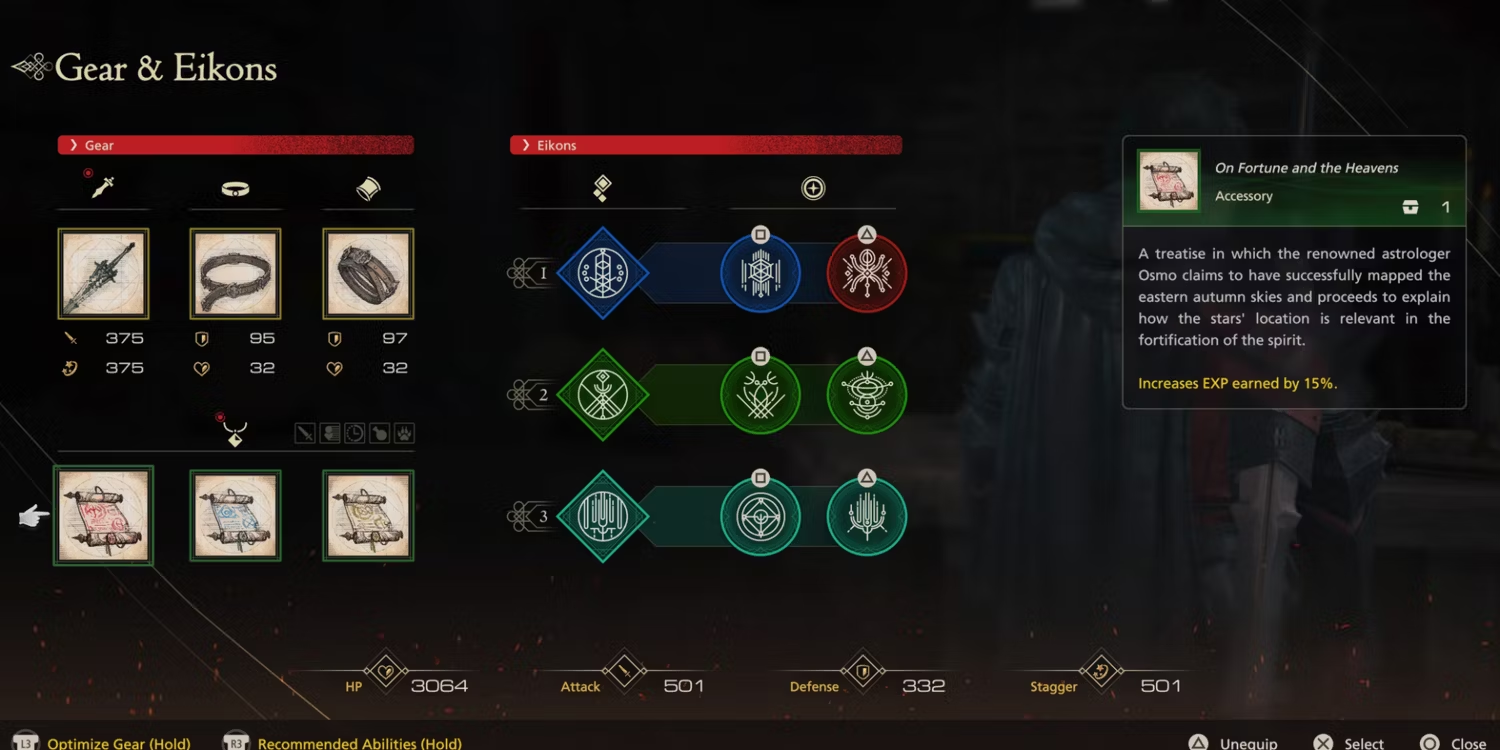Select the teal ability under the triangle glyph
The height and width of the screenshot is (750, 1500).
[x=867, y=517]
